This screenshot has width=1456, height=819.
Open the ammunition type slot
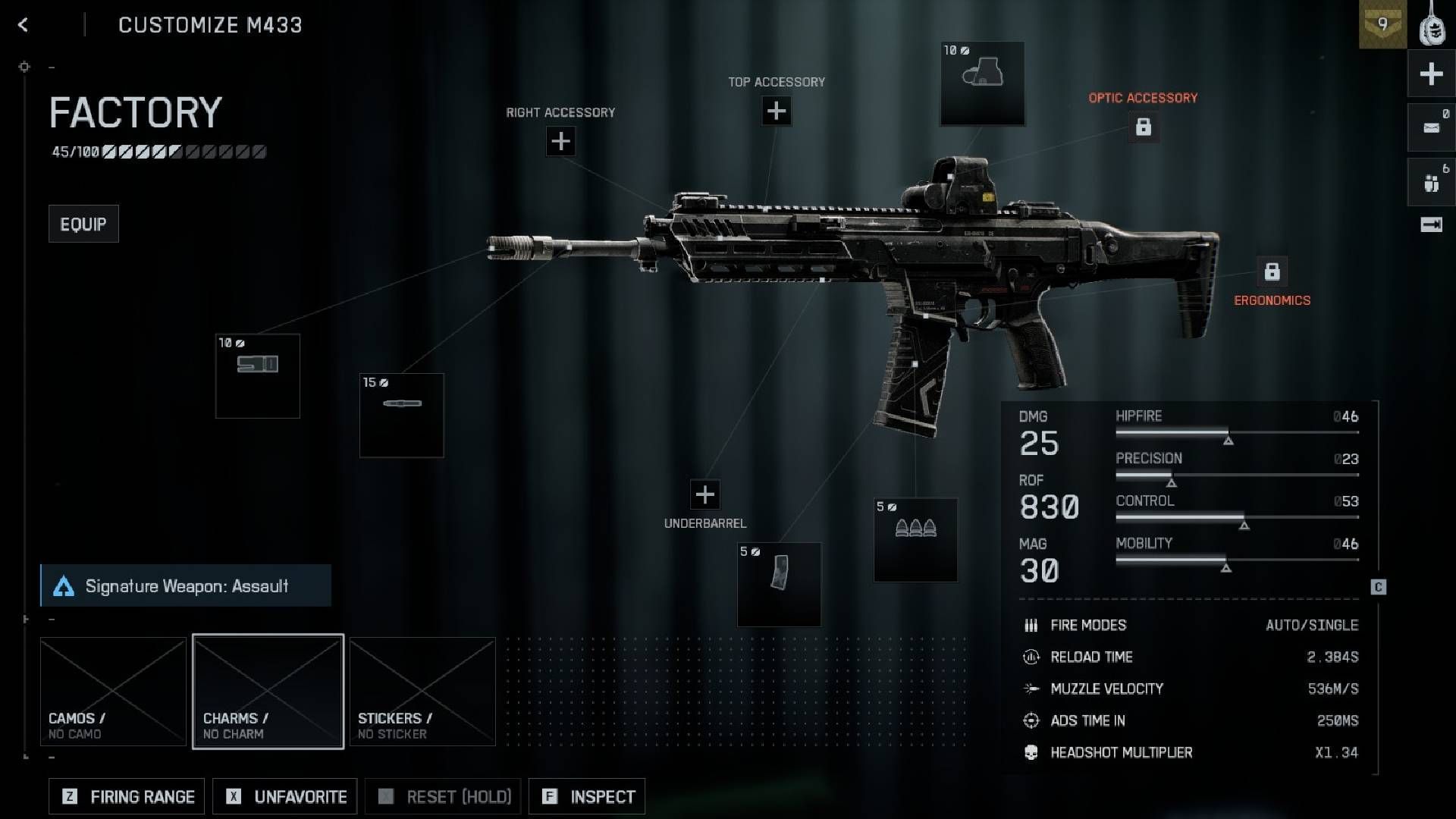pyautogui.click(x=915, y=539)
